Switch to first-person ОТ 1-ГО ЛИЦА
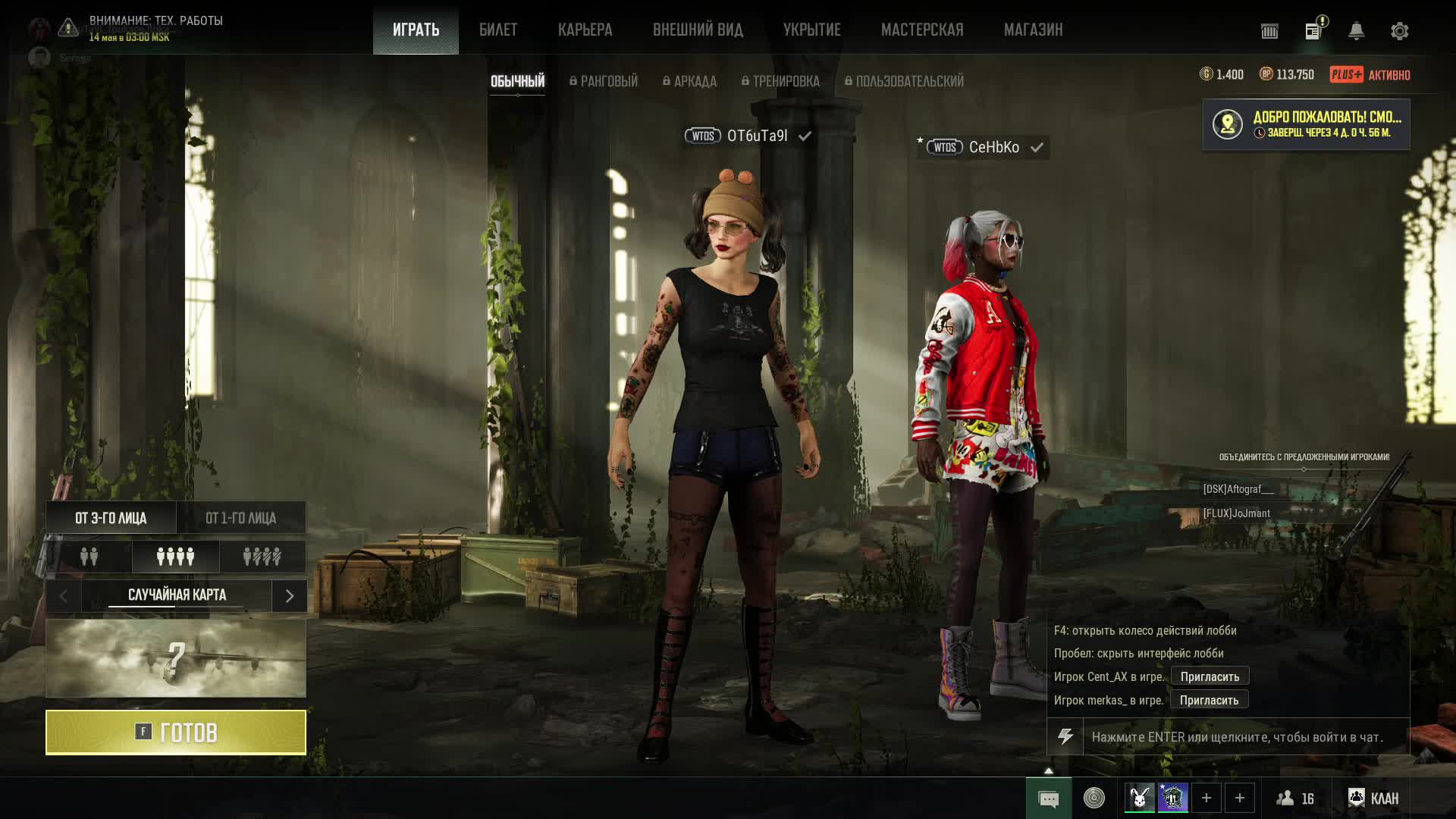 (241, 518)
